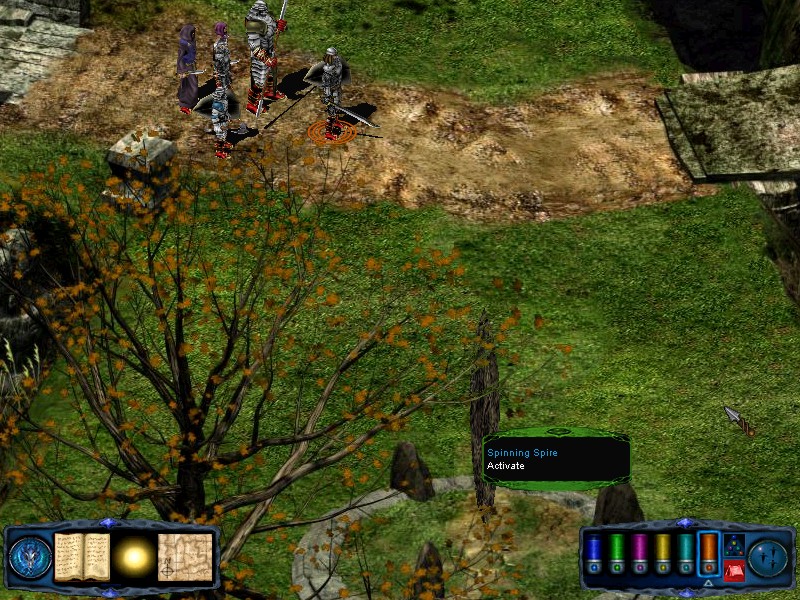Select the yellow party member tube
Screen dimensions: 800x600
pos(662,553)
